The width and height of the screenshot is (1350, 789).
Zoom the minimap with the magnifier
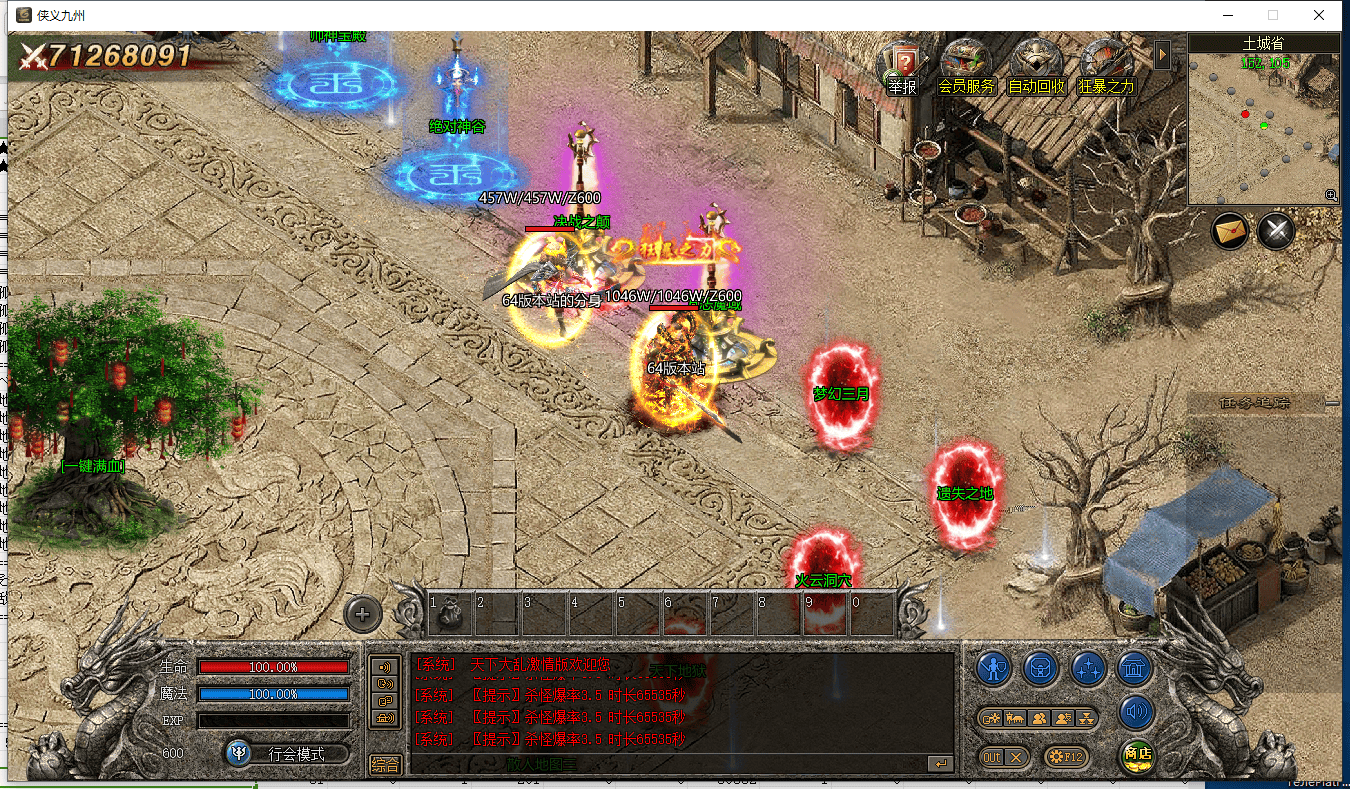coord(1331,195)
